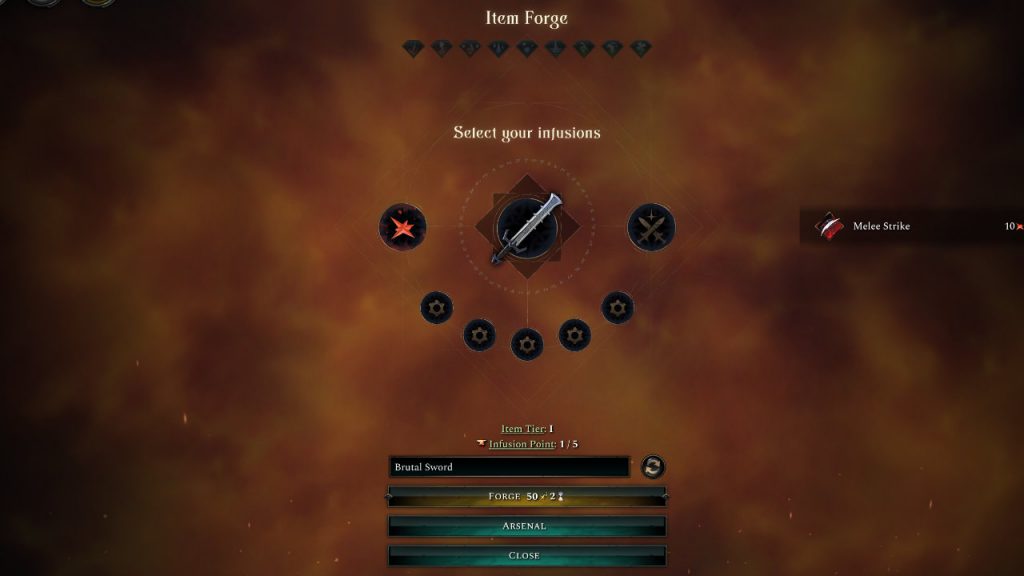The width and height of the screenshot is (1024, 576).
Task: Close the Item Forge
Action: point(526,555)
